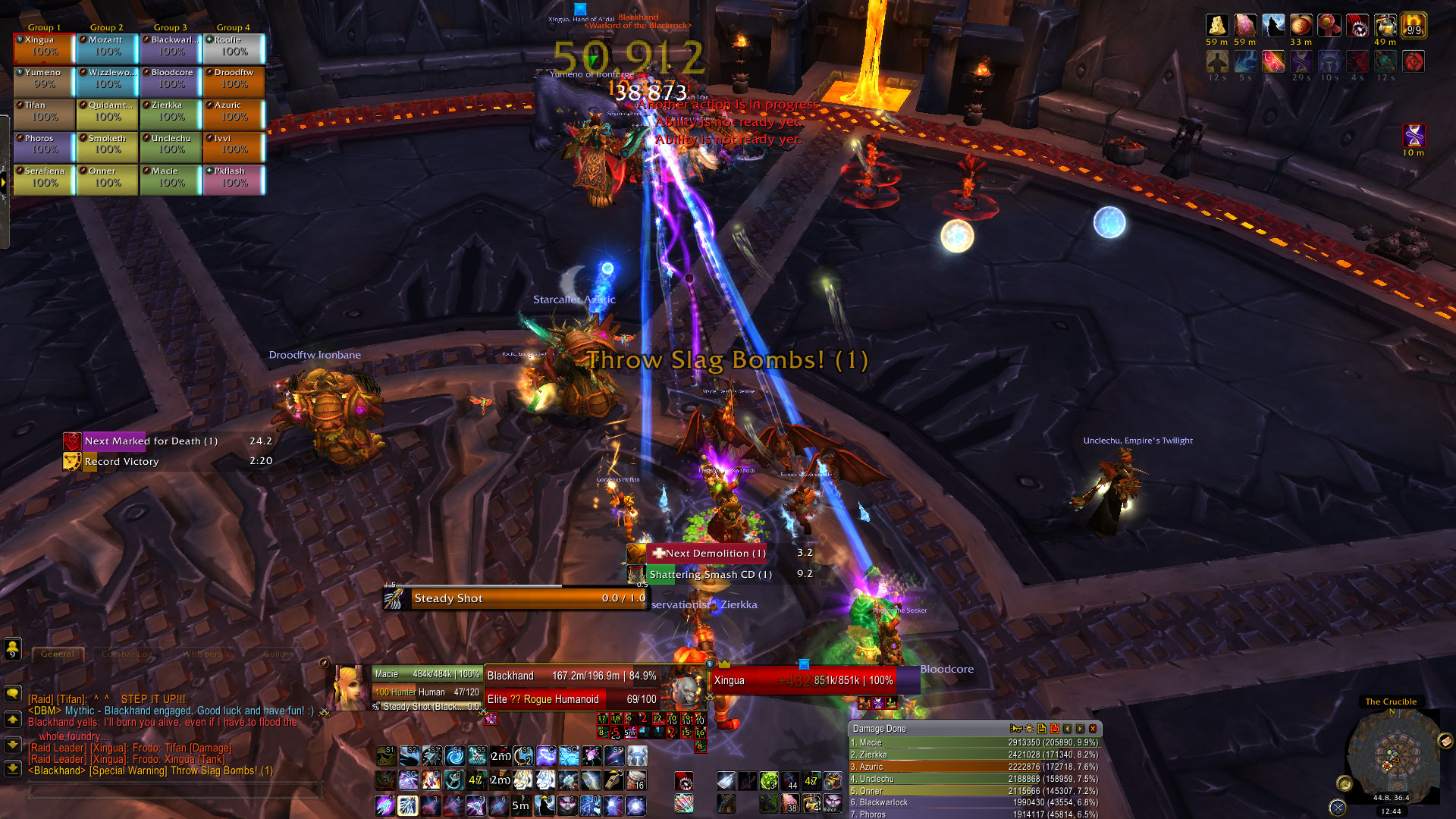Switch to the Guild chat tab

tap(275, 654)
